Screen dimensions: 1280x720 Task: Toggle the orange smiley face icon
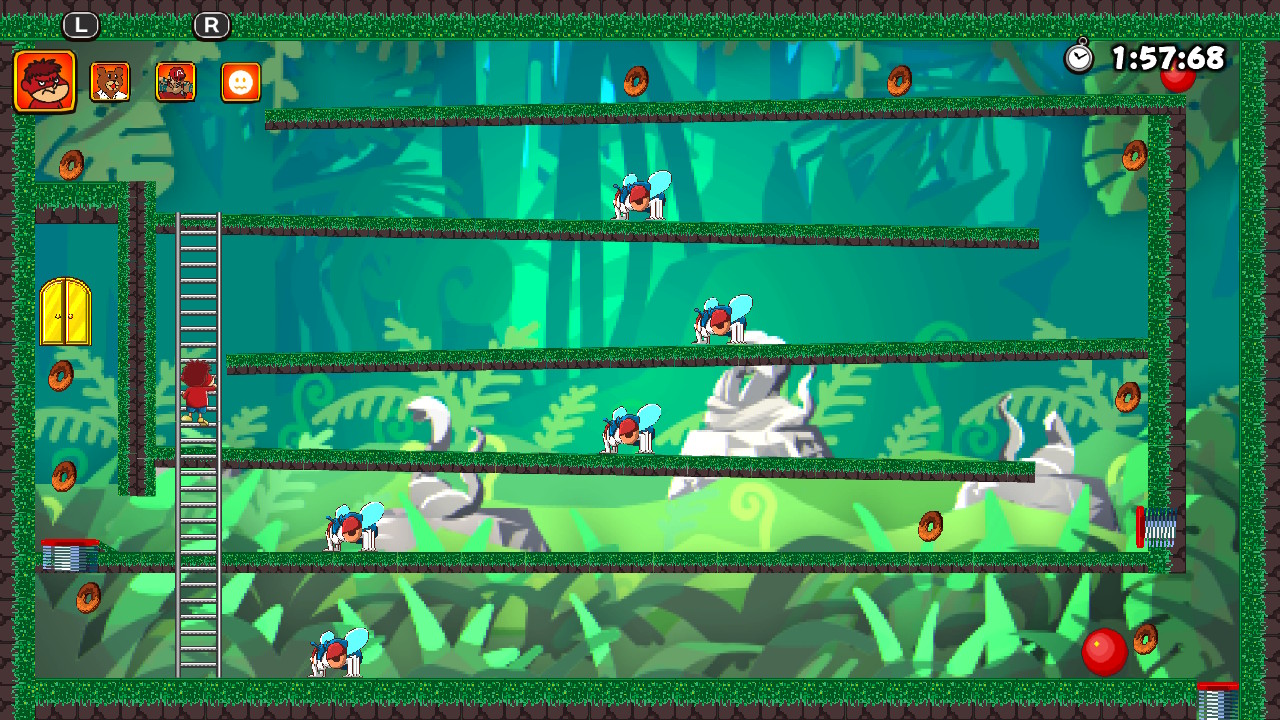(x=239, y=82)
